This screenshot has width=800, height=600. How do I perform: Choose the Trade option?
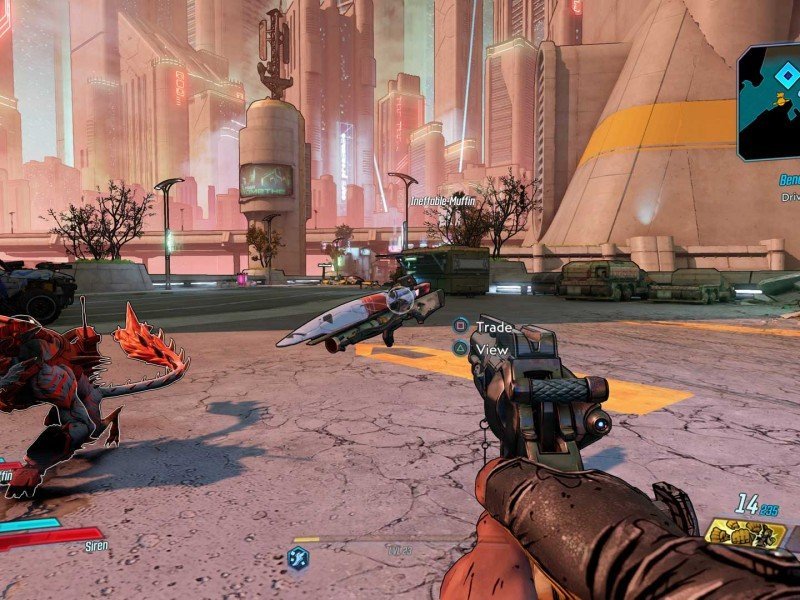[492, 326]
